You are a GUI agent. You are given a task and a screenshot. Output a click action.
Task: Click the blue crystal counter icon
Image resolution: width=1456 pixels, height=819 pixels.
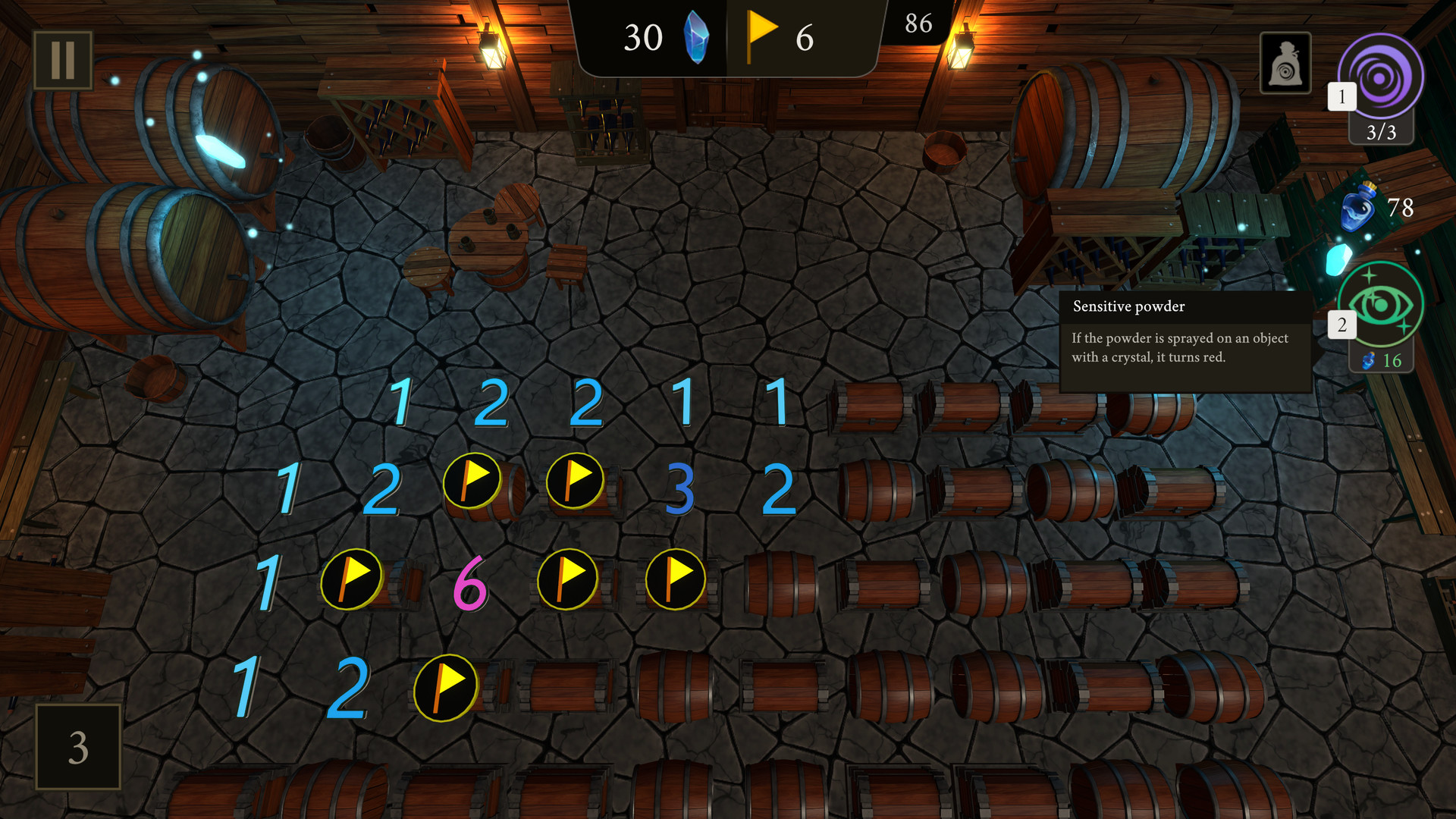pyautogui.click(x=695, y=36)
